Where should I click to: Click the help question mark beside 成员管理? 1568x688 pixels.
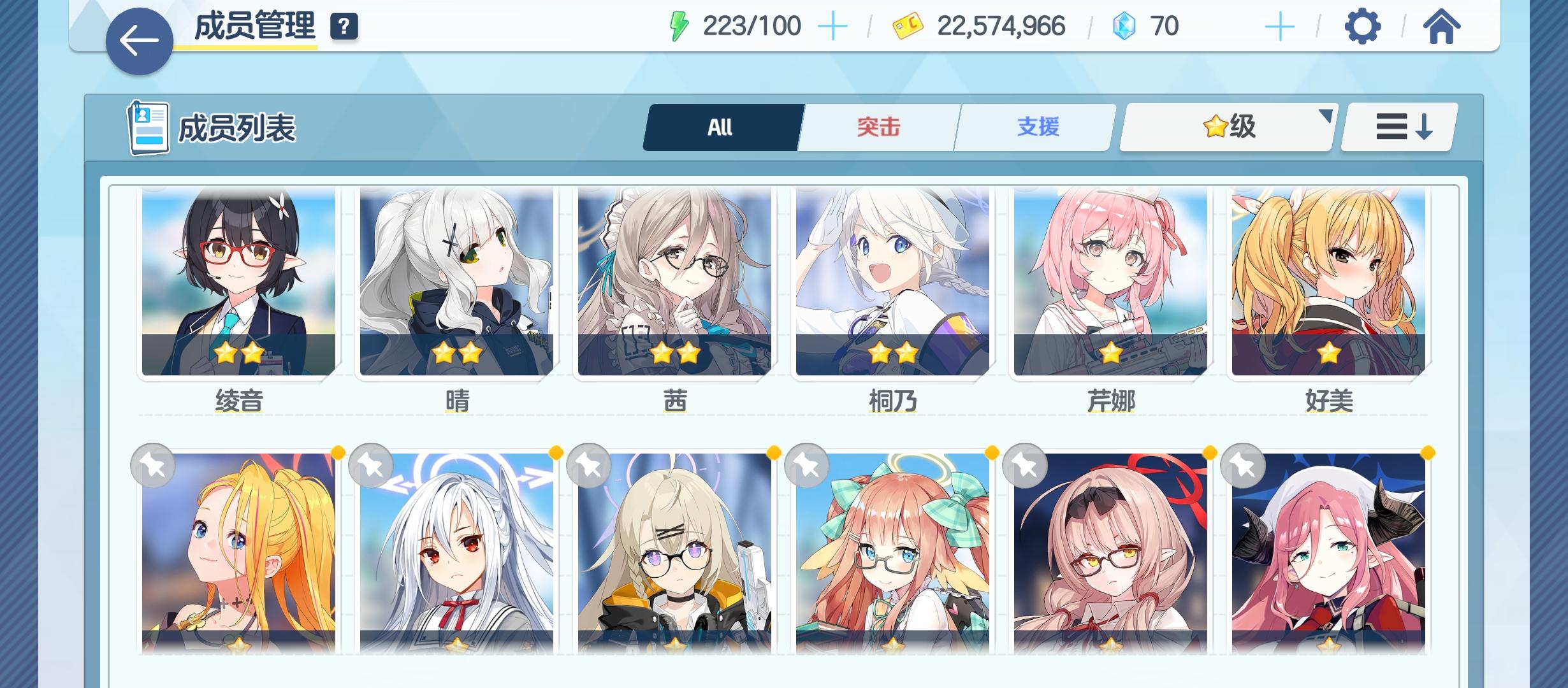pyautogui.click(x=344, y=28)
